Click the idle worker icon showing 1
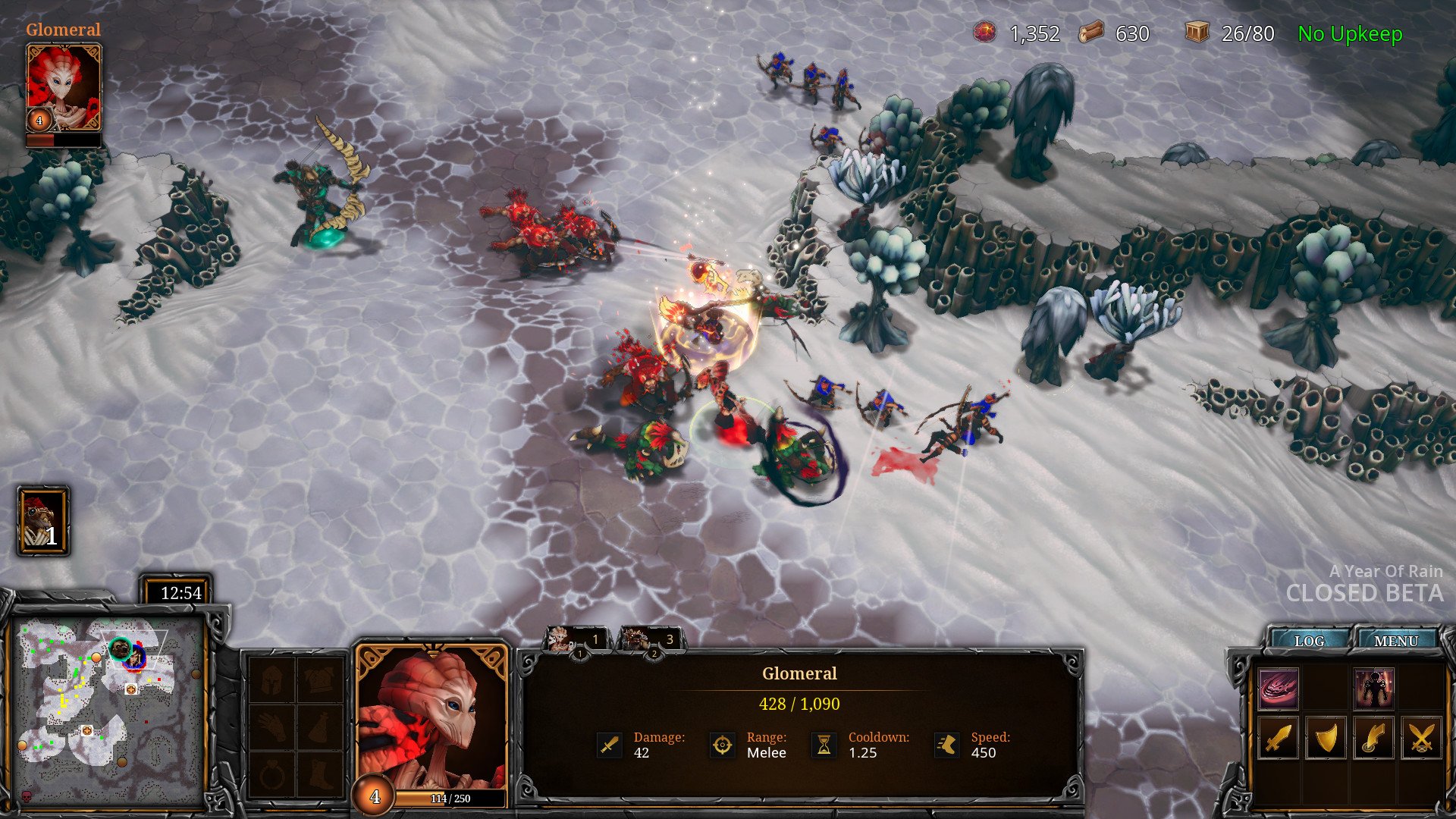The width and height of the screenshot is (1456, 819). coord(43,522)
